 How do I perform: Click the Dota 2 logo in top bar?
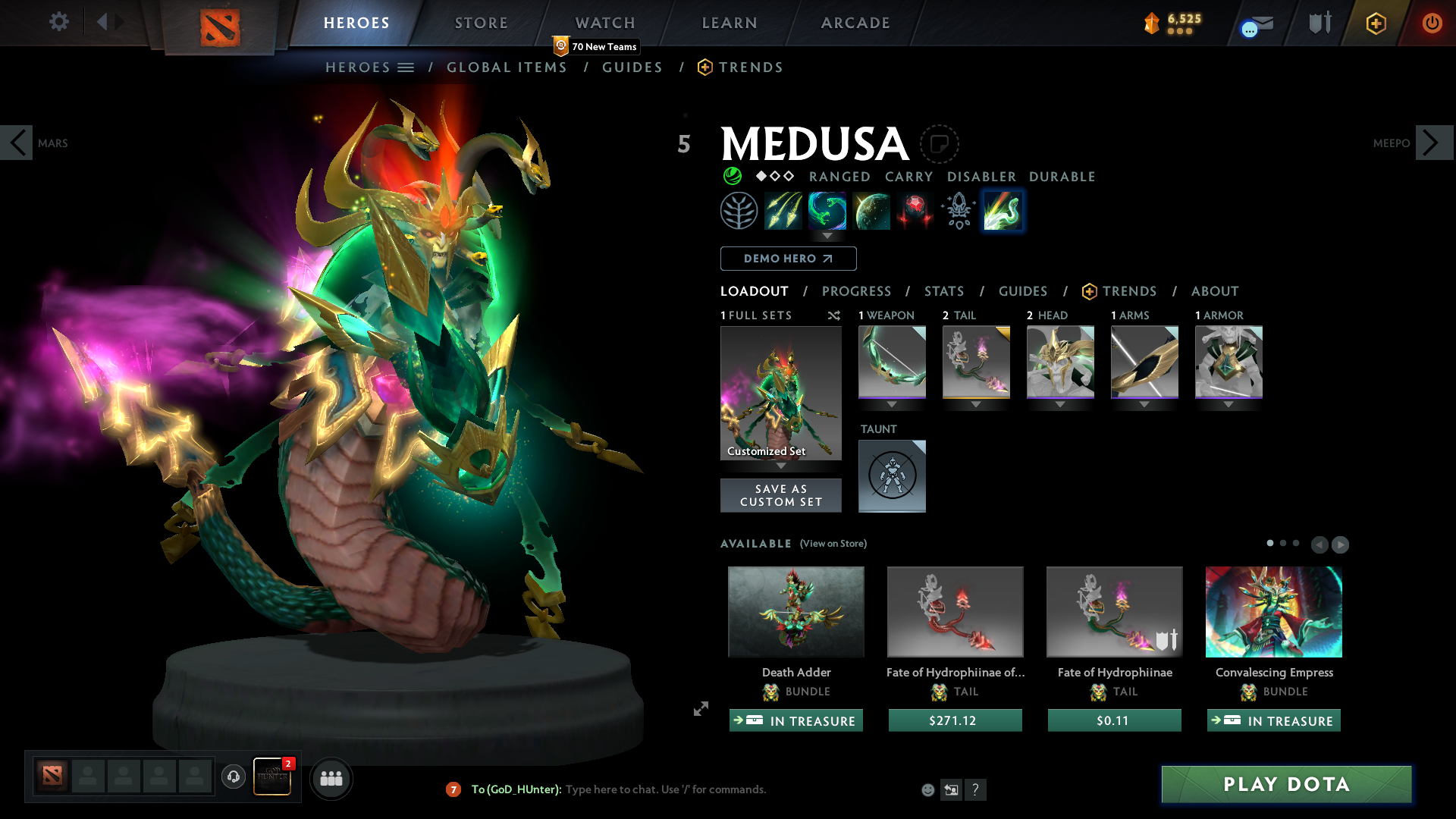tap(220, 23)
